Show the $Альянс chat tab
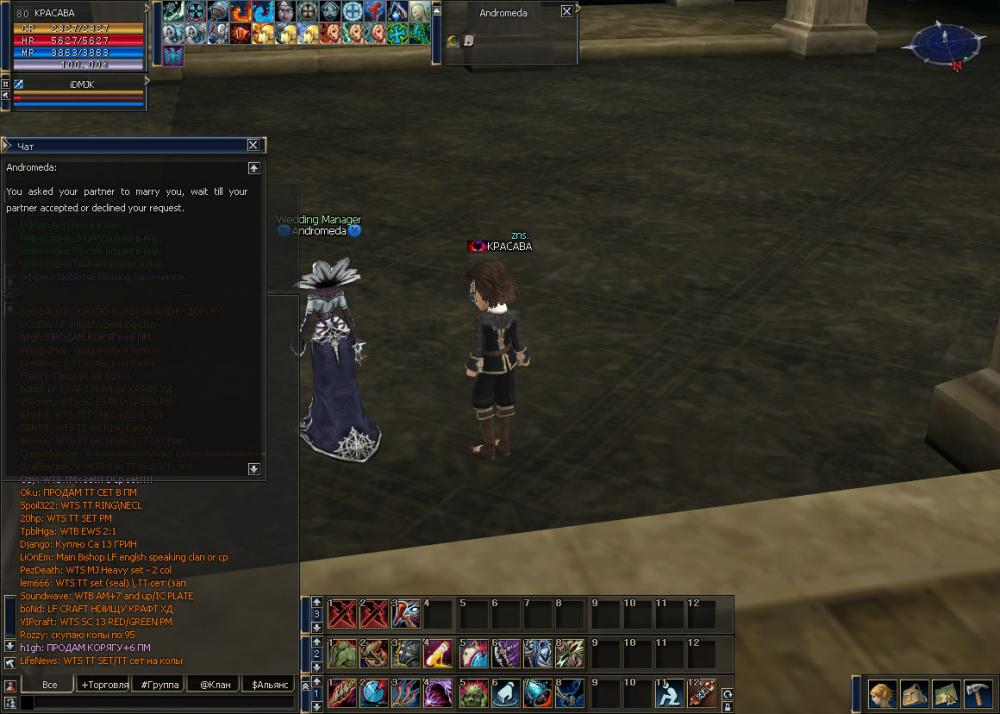 point(270,685)
